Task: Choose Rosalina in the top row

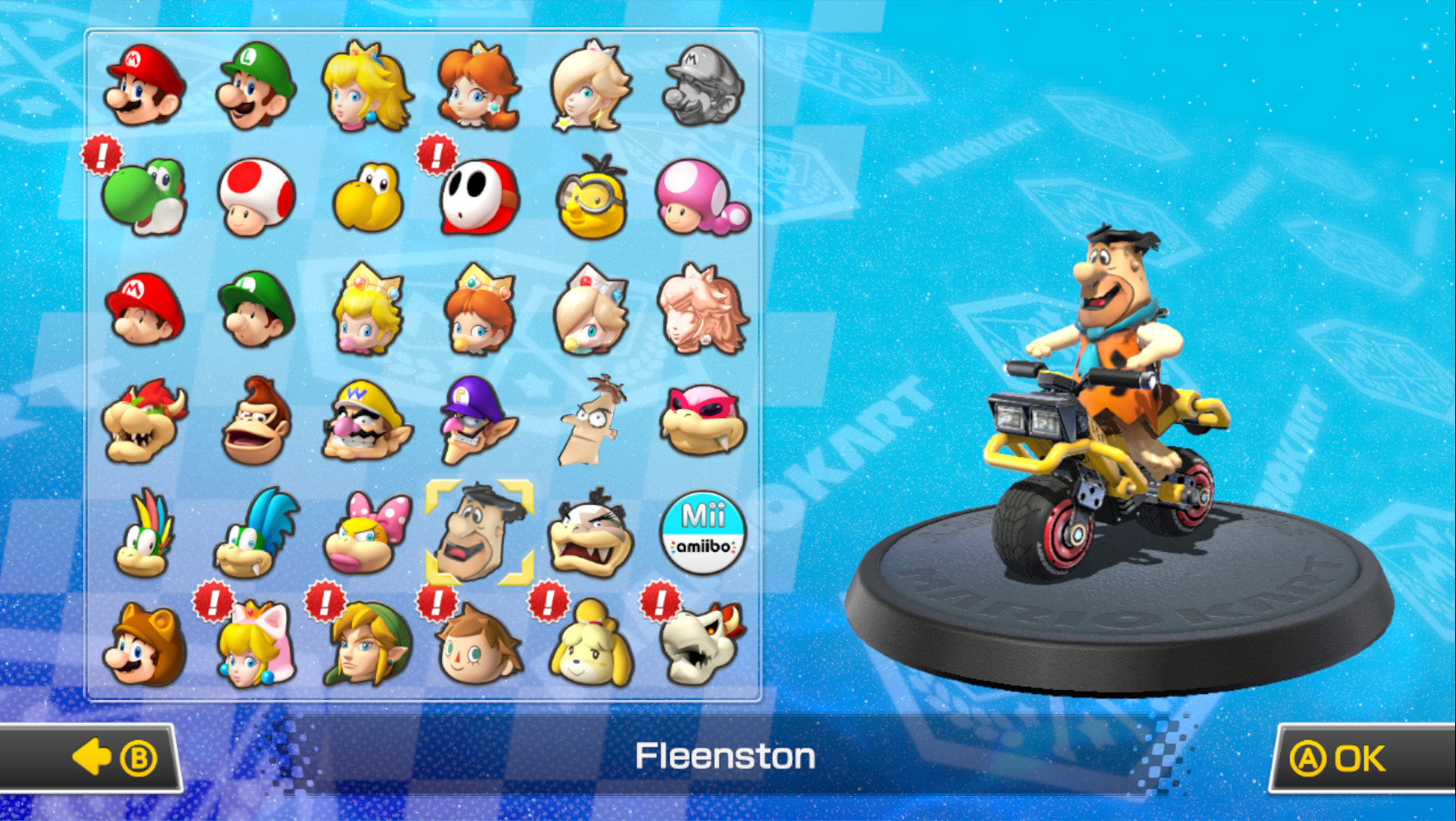Action: (592, 88)
